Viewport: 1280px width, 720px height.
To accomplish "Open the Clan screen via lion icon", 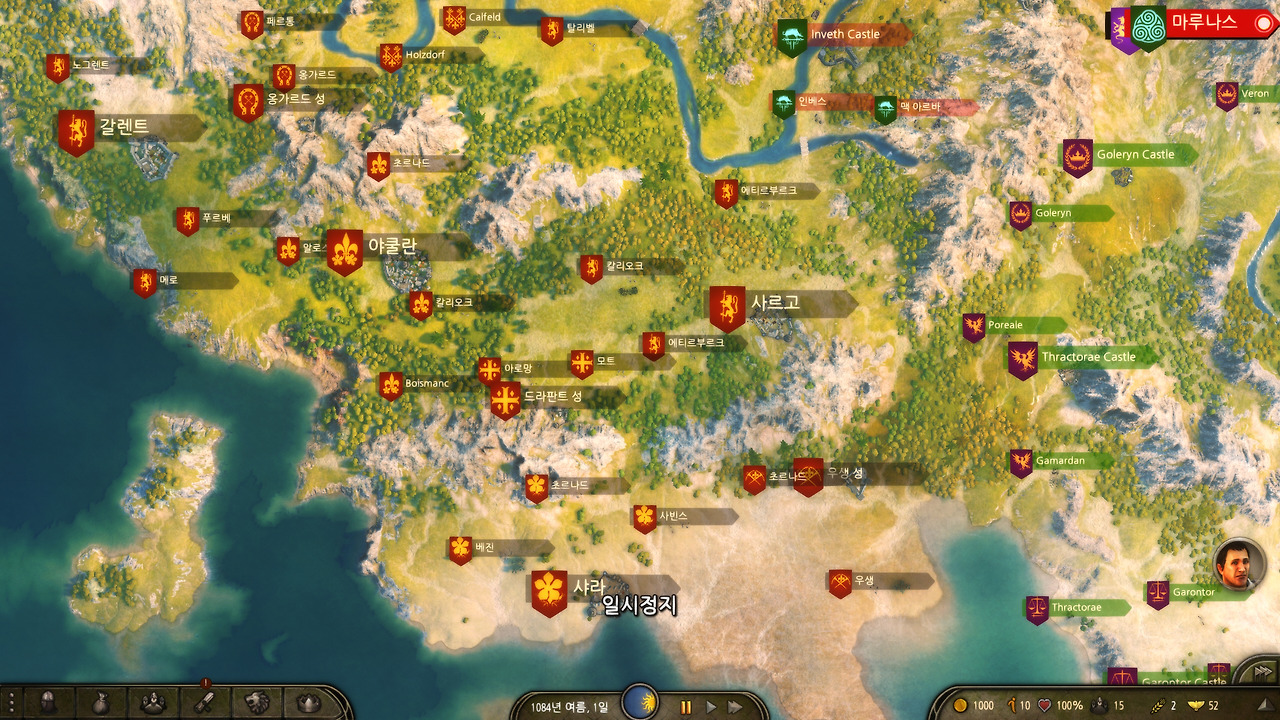I will [258, 702].
